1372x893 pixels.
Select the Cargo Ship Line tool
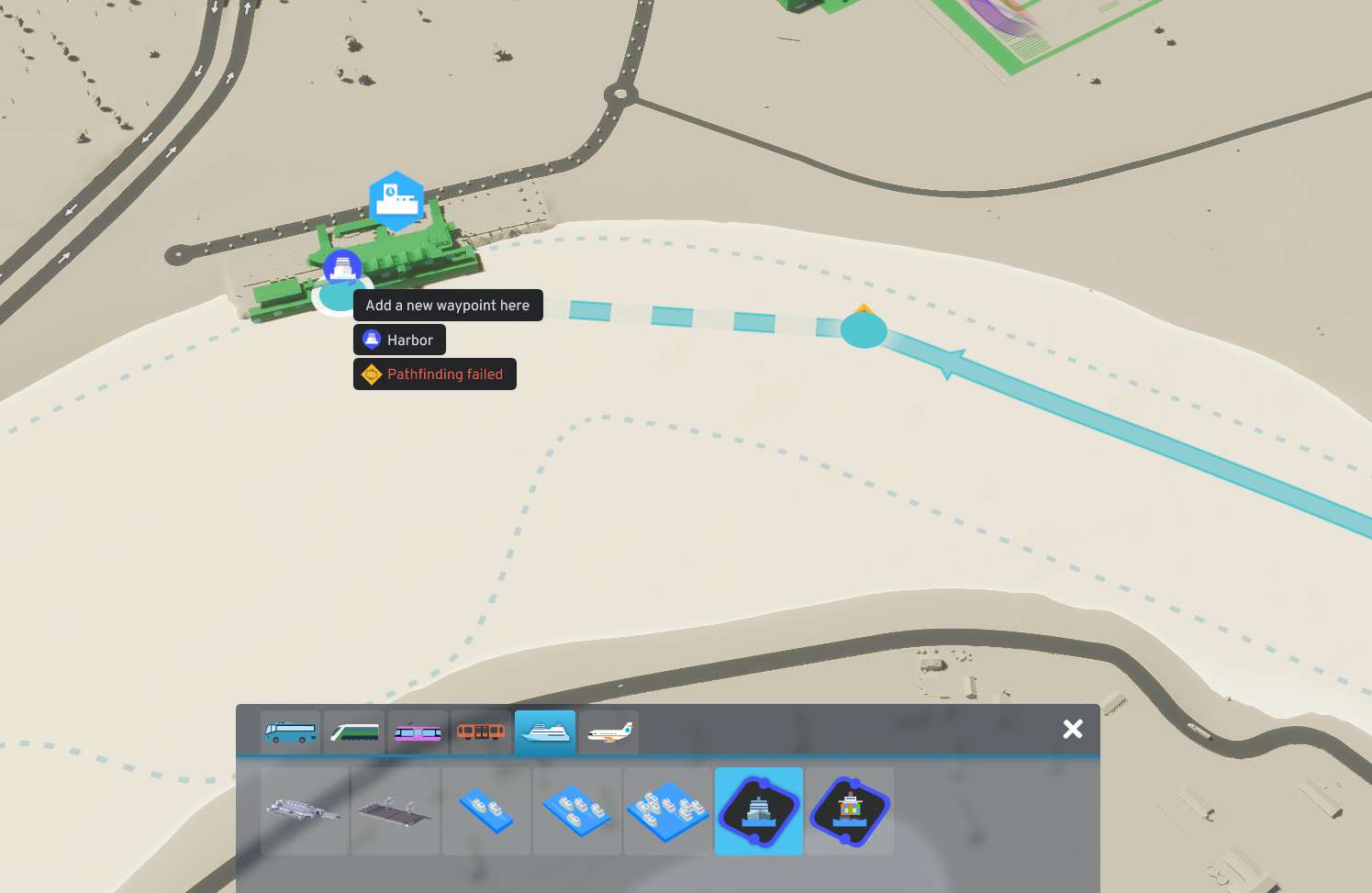[850, 811]
